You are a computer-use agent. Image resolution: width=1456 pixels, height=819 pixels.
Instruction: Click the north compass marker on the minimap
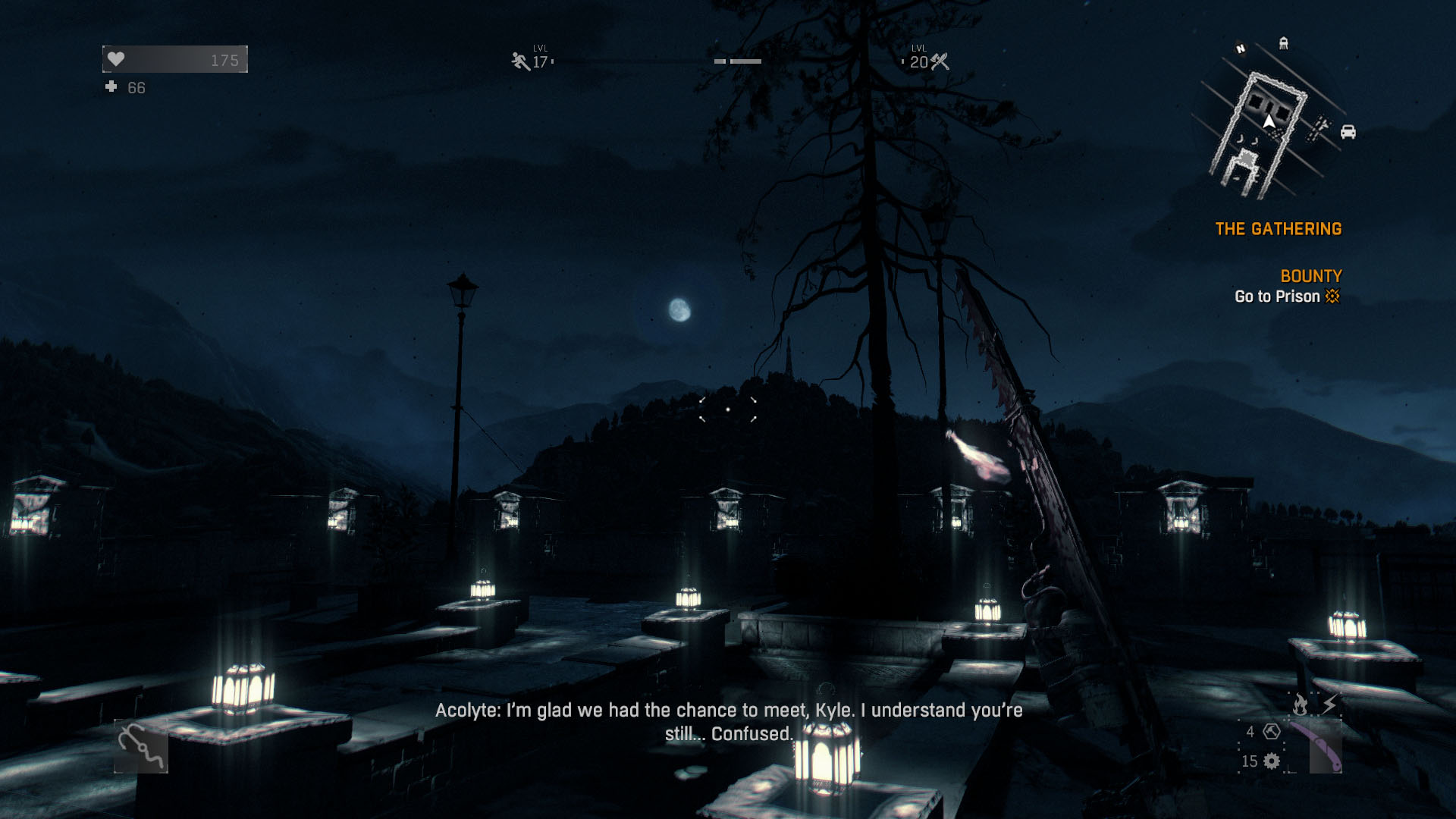pyautogui.click(x=1241, y=49)
